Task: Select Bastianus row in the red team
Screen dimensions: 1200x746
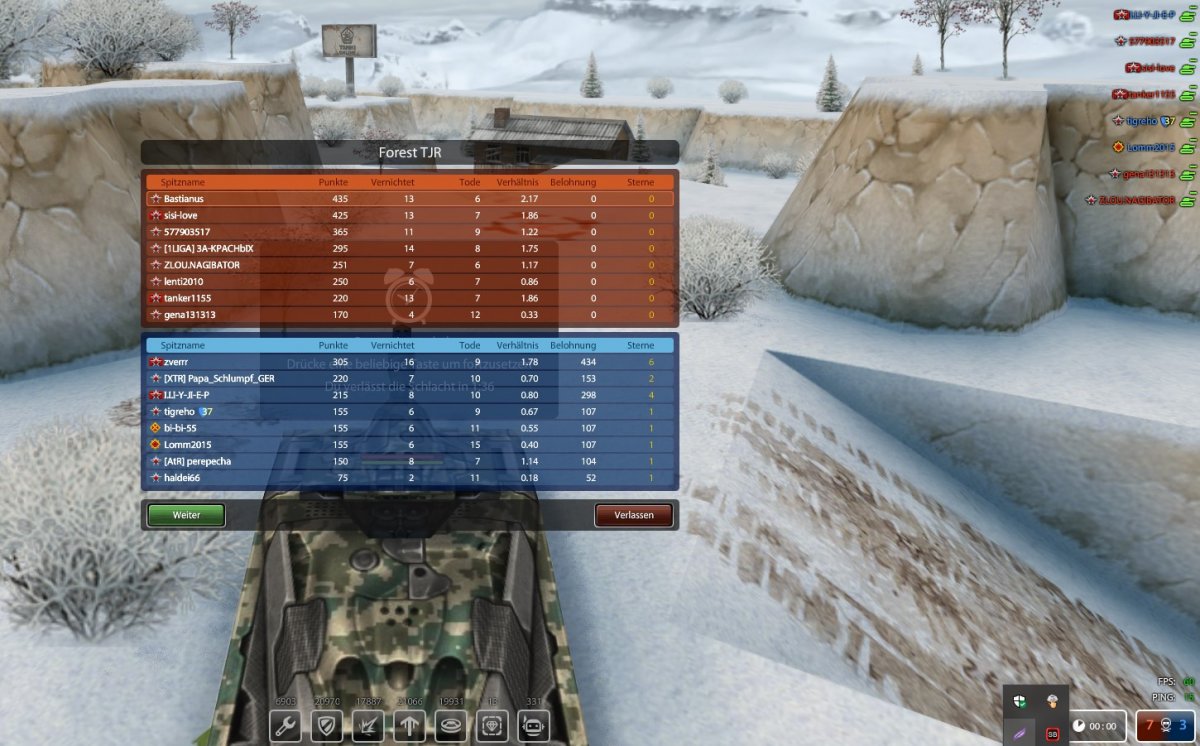Action: coord(409,199)
